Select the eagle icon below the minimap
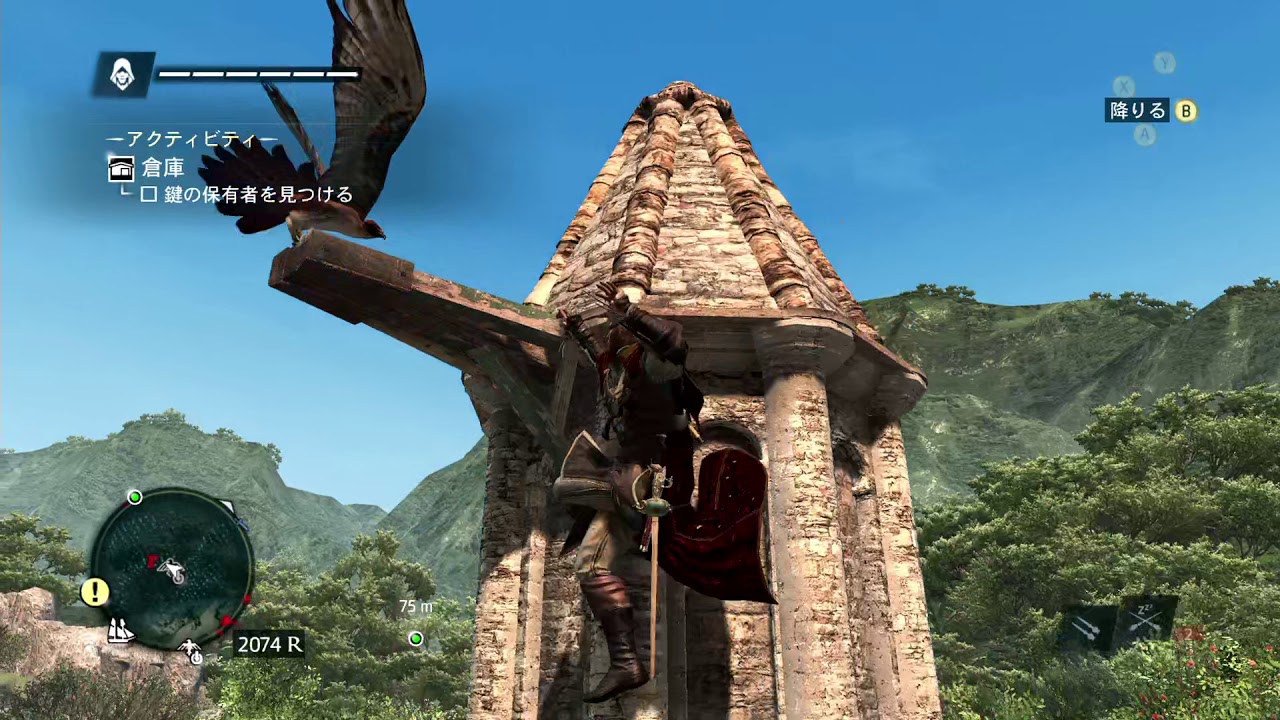This screenshot has height=720, width=1280. pyautogui.click(x=191, y=651)
